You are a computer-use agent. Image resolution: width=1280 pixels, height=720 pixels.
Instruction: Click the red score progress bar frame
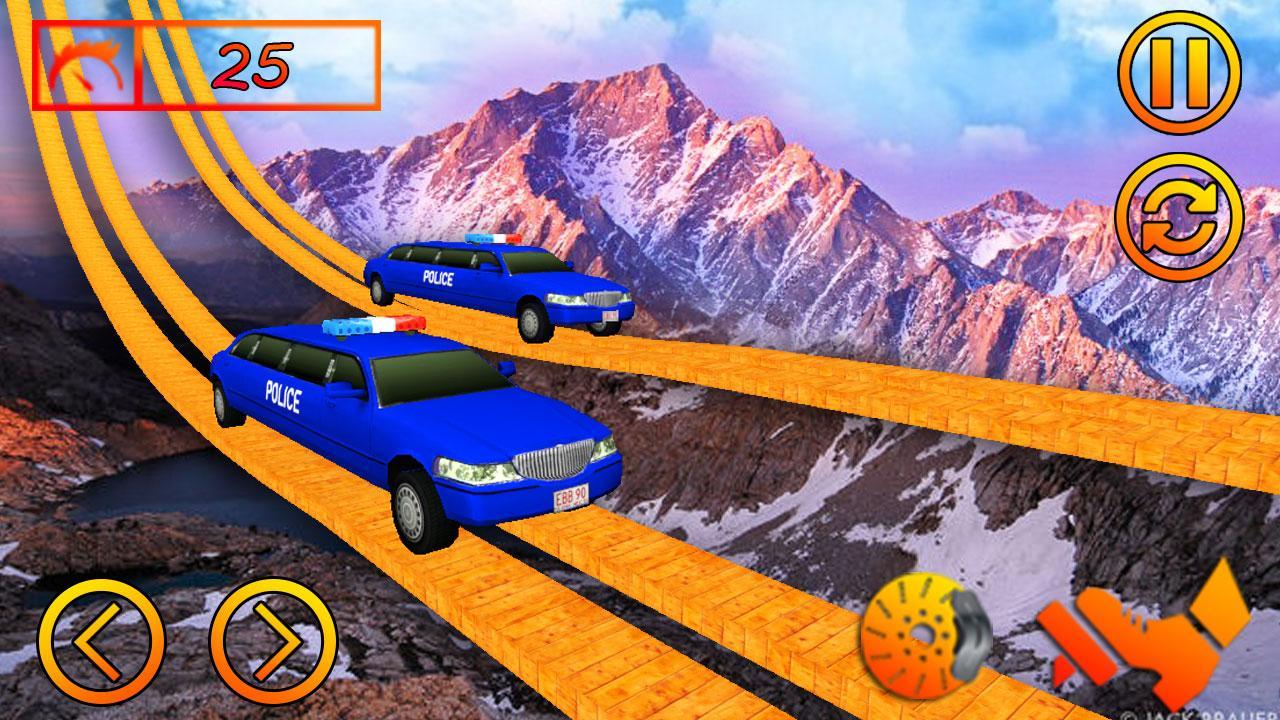[x=210, y=65]
